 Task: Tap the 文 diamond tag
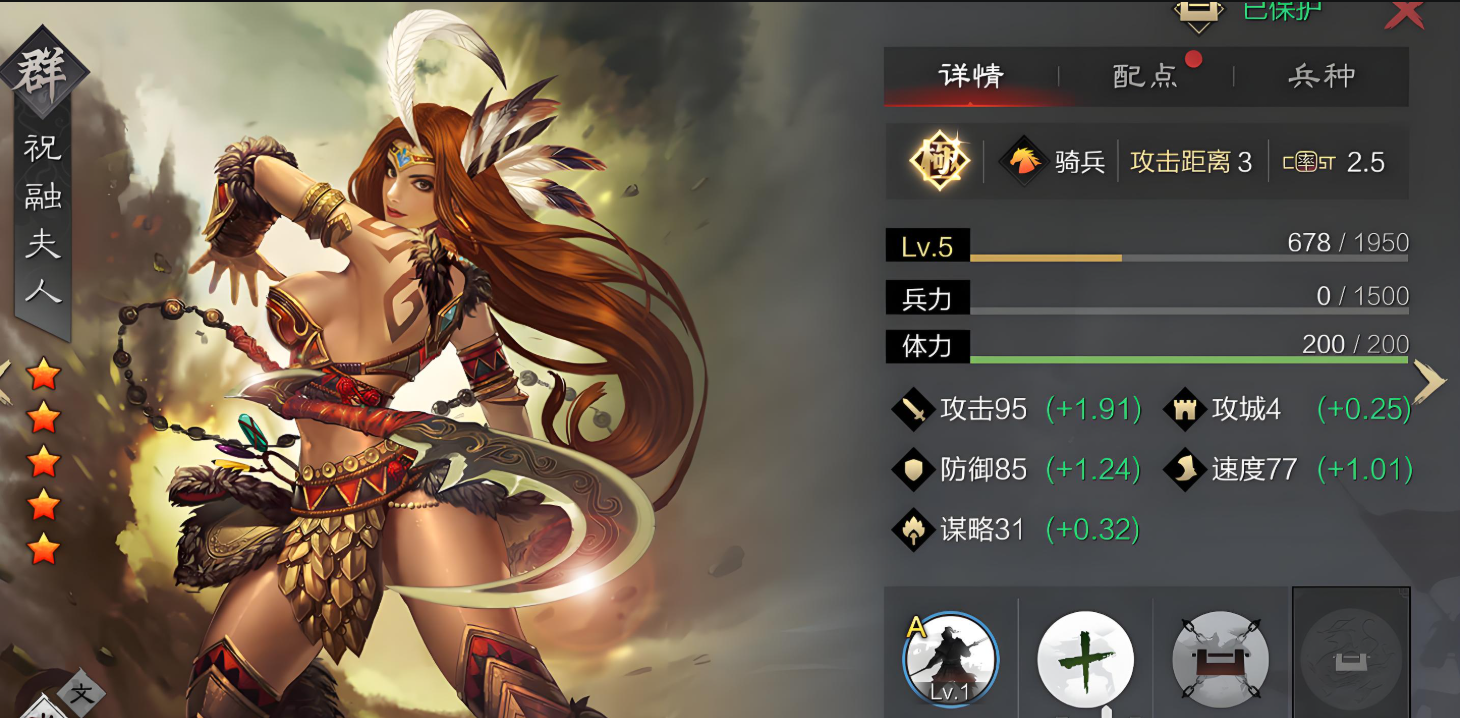[80, 694]
